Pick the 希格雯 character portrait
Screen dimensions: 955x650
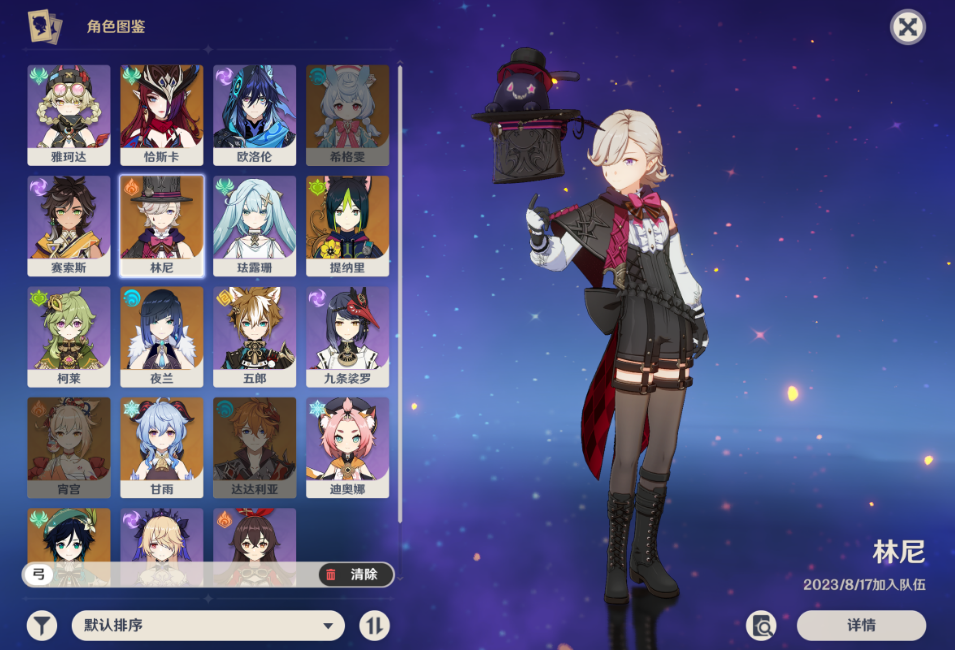pyautogui.click(x=347, y=115)
